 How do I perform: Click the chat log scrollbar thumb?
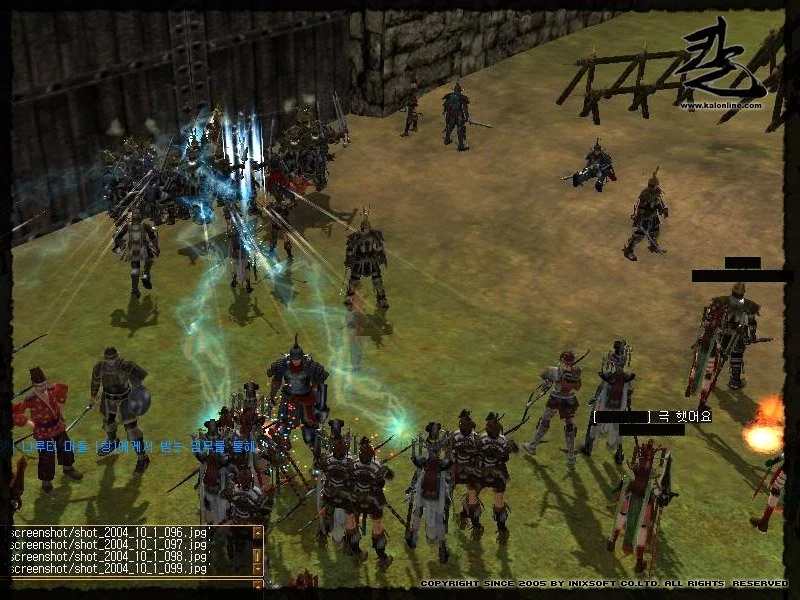[258, 553]
